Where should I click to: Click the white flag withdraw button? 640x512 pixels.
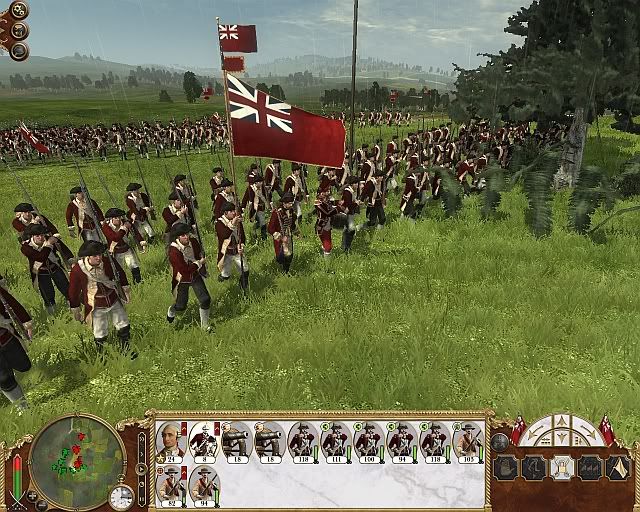(618, 467)
